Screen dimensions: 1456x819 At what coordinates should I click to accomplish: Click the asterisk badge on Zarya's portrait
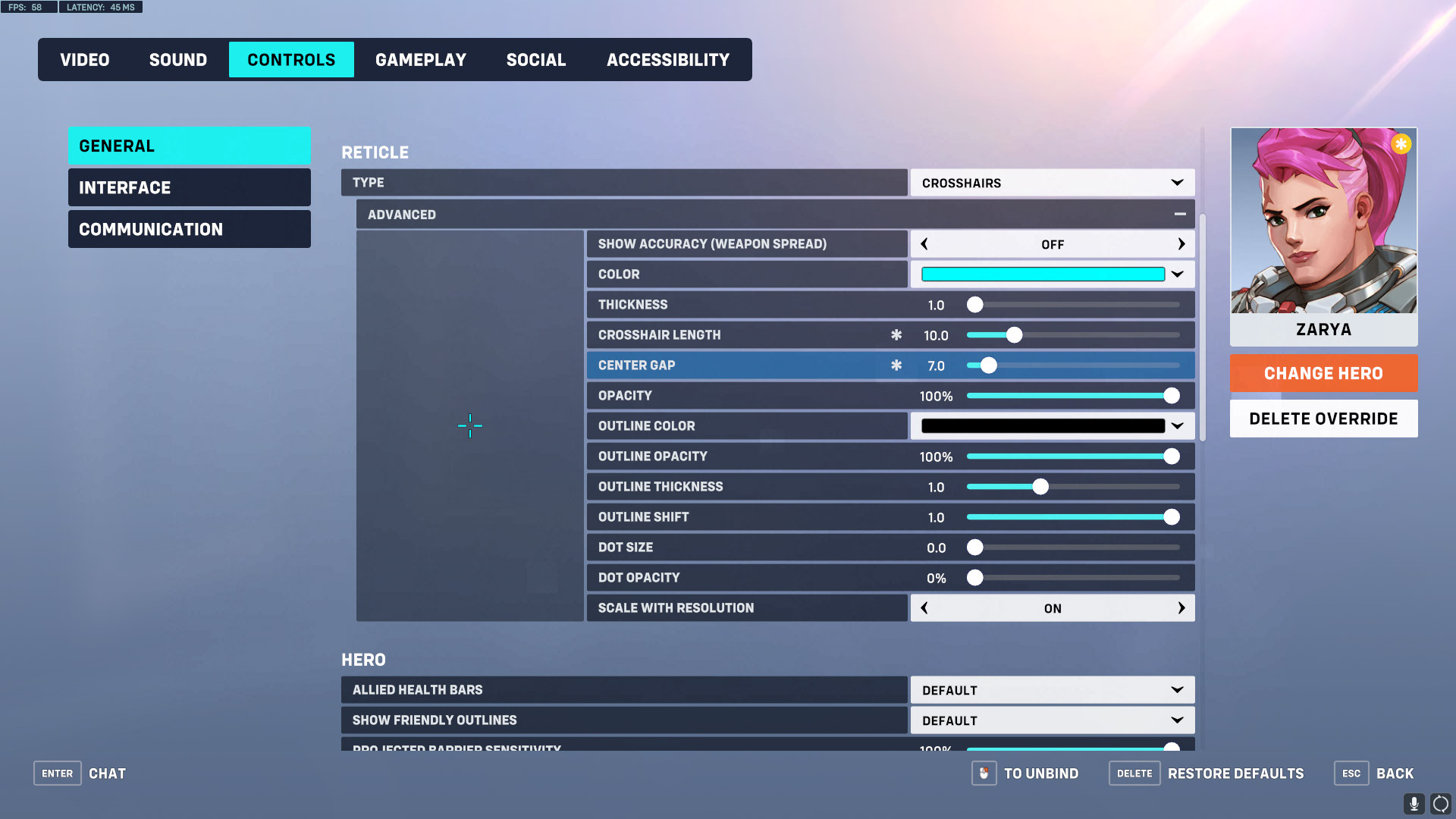[1401, 143]
